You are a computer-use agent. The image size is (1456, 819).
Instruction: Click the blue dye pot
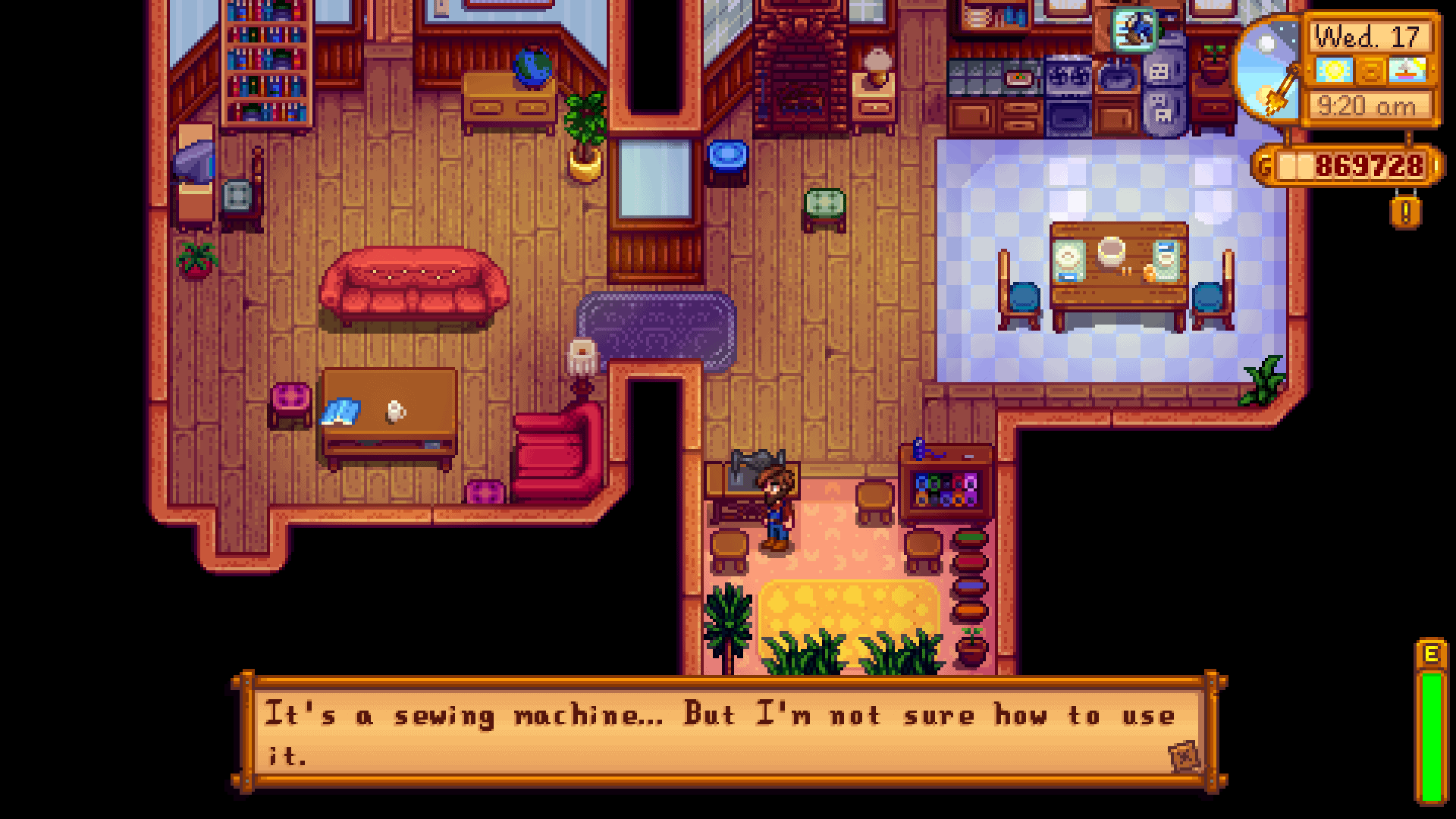click(971, 585)
